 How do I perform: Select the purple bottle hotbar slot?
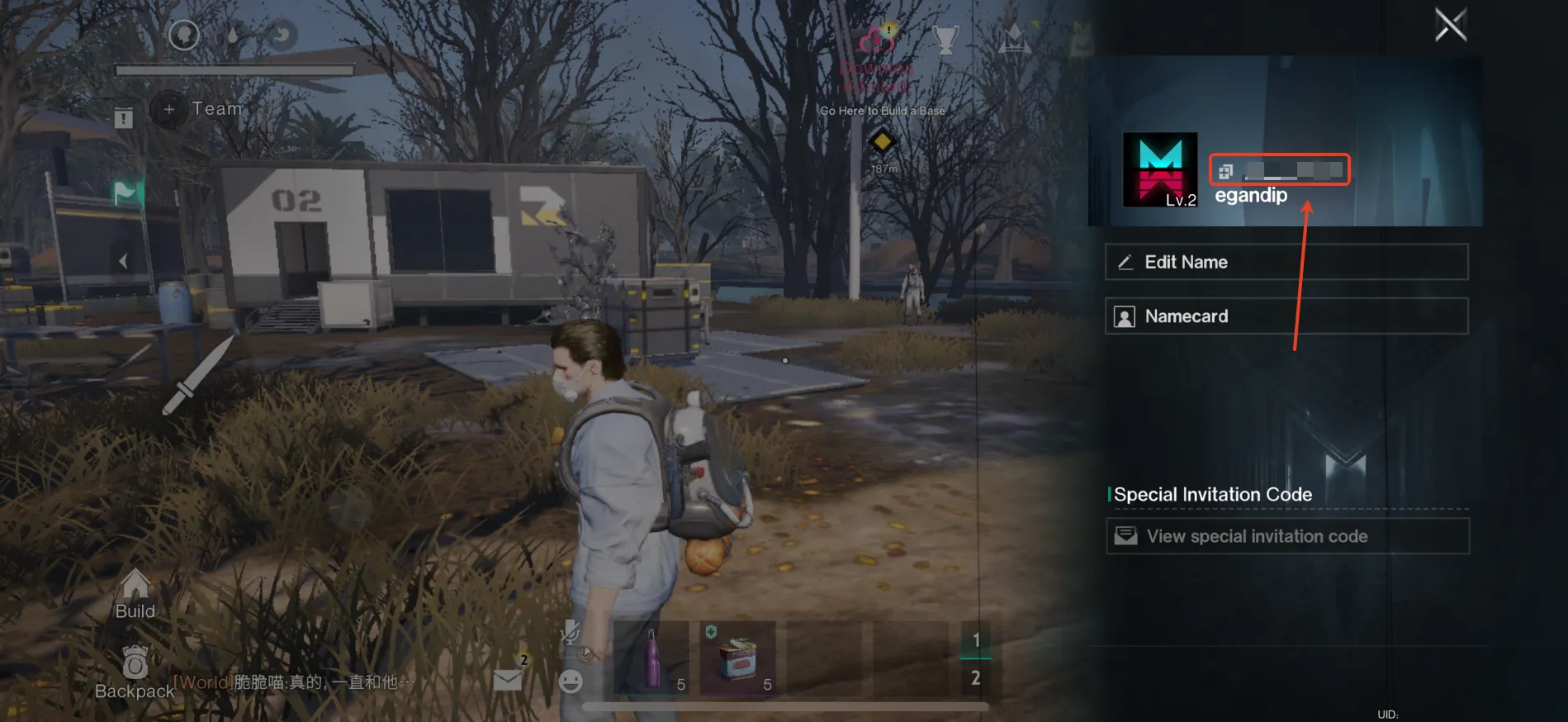pyautogui.click(x=652, y=659)
